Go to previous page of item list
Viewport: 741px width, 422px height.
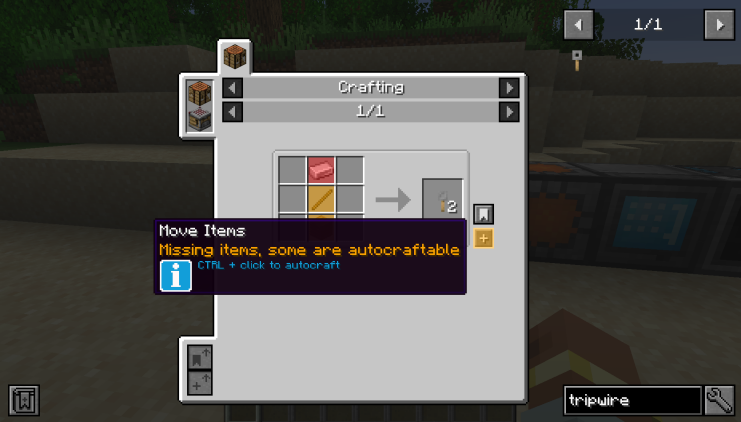578,24
